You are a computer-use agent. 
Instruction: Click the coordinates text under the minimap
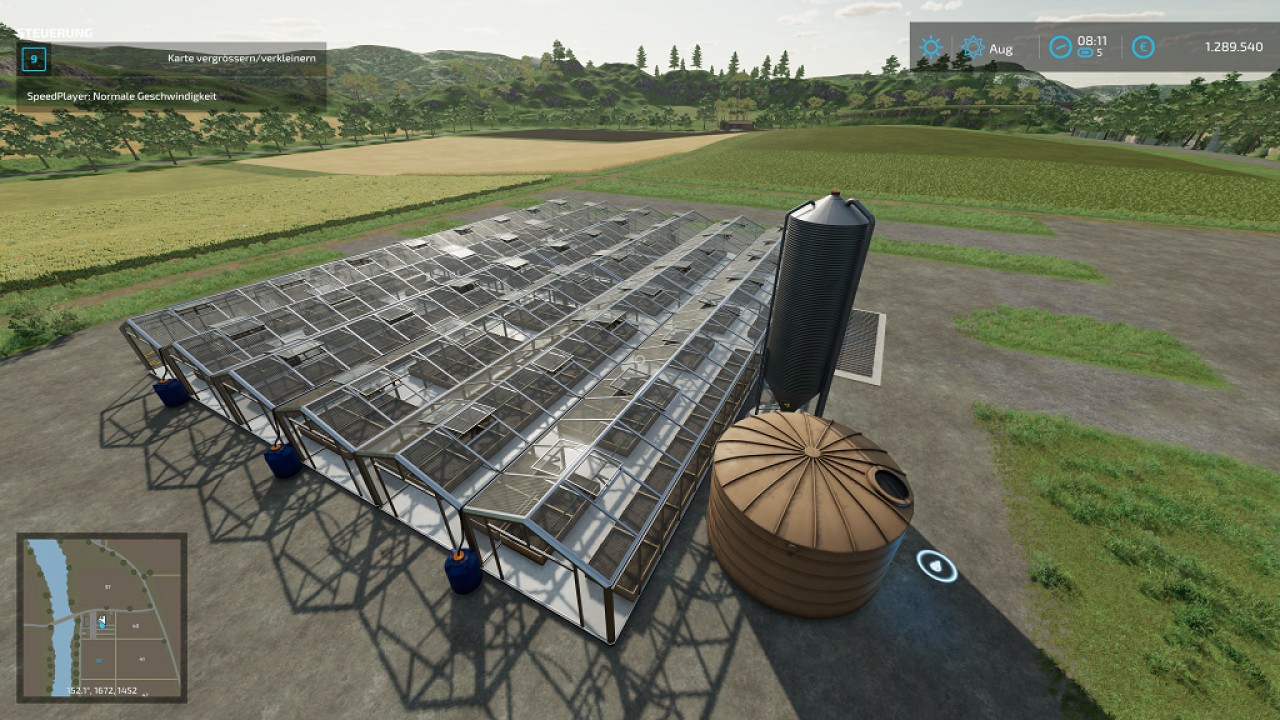coord(102,690)
